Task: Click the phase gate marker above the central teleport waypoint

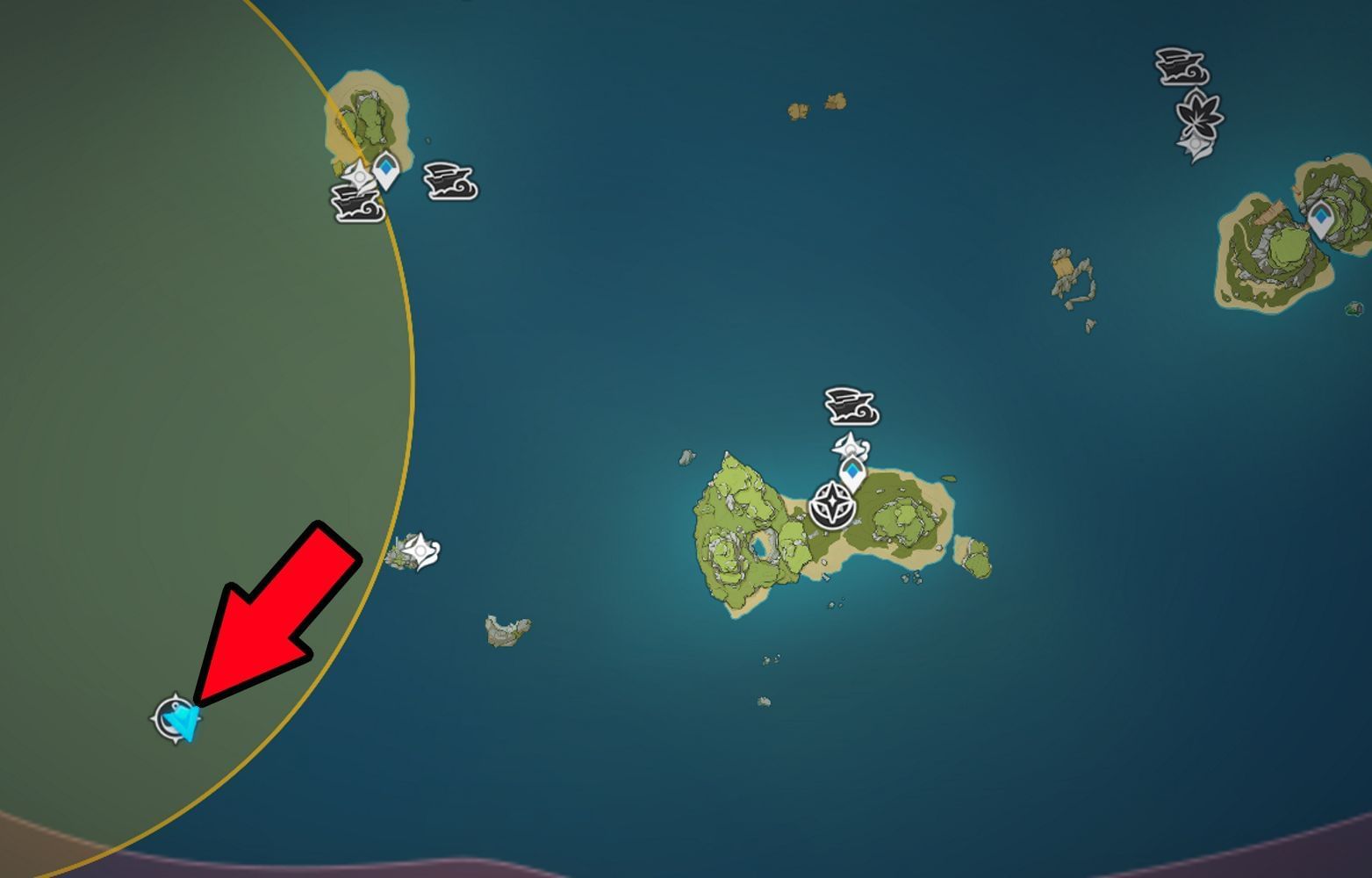Action: 850,446
